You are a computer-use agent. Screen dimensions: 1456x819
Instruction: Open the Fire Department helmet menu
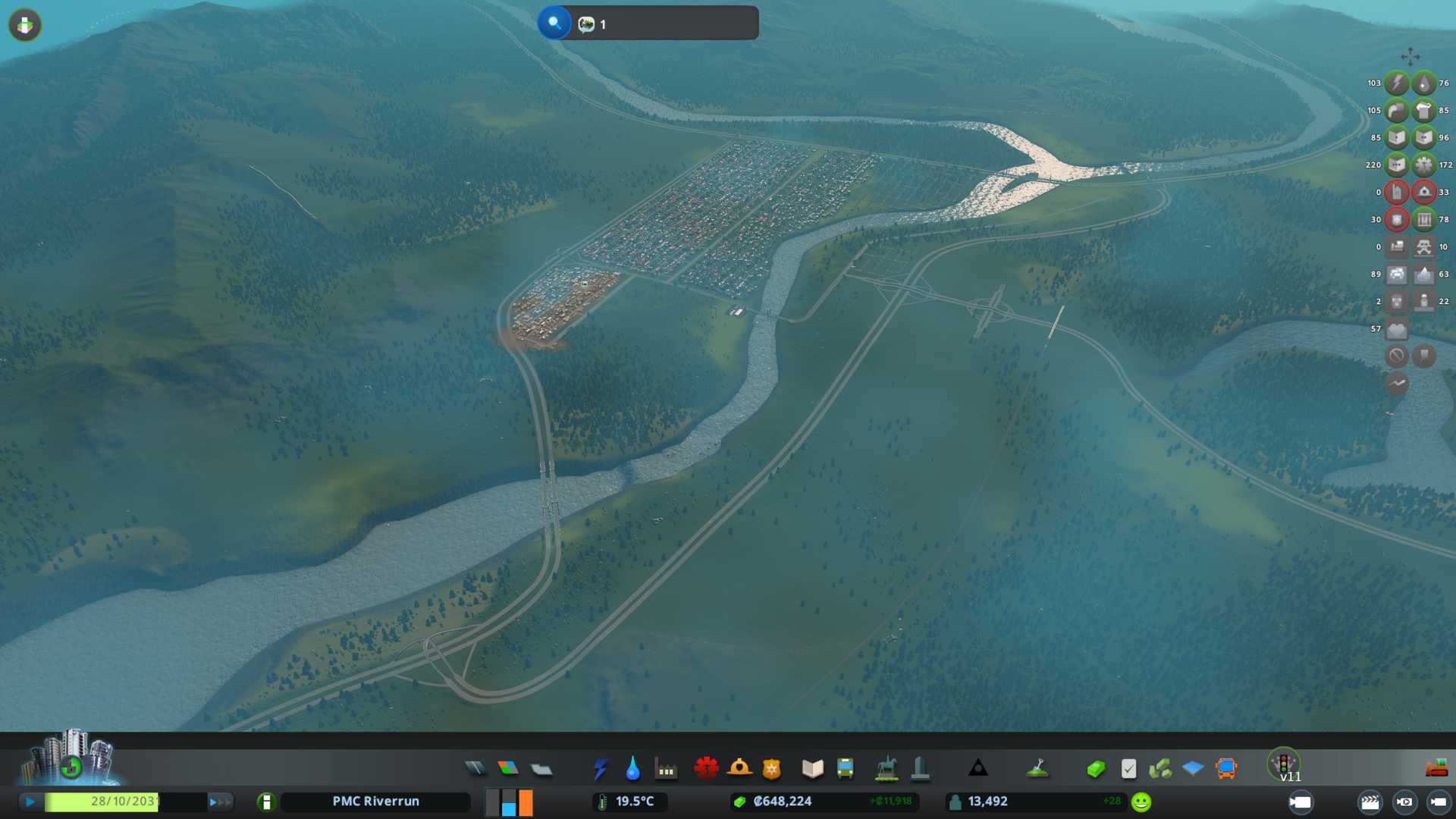(x=739, y=769)
